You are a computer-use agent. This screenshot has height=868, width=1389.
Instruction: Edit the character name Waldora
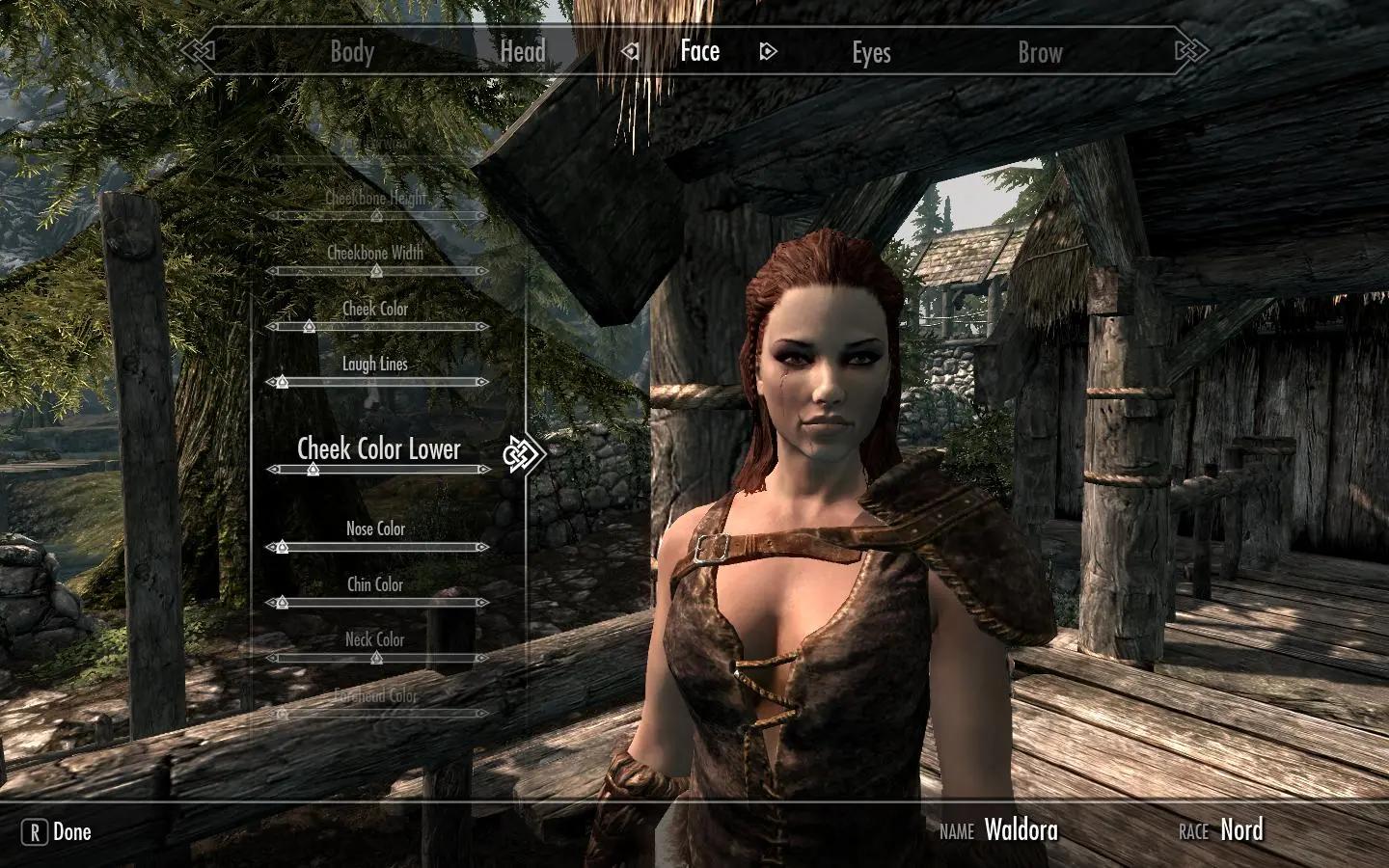[1021, 830]
